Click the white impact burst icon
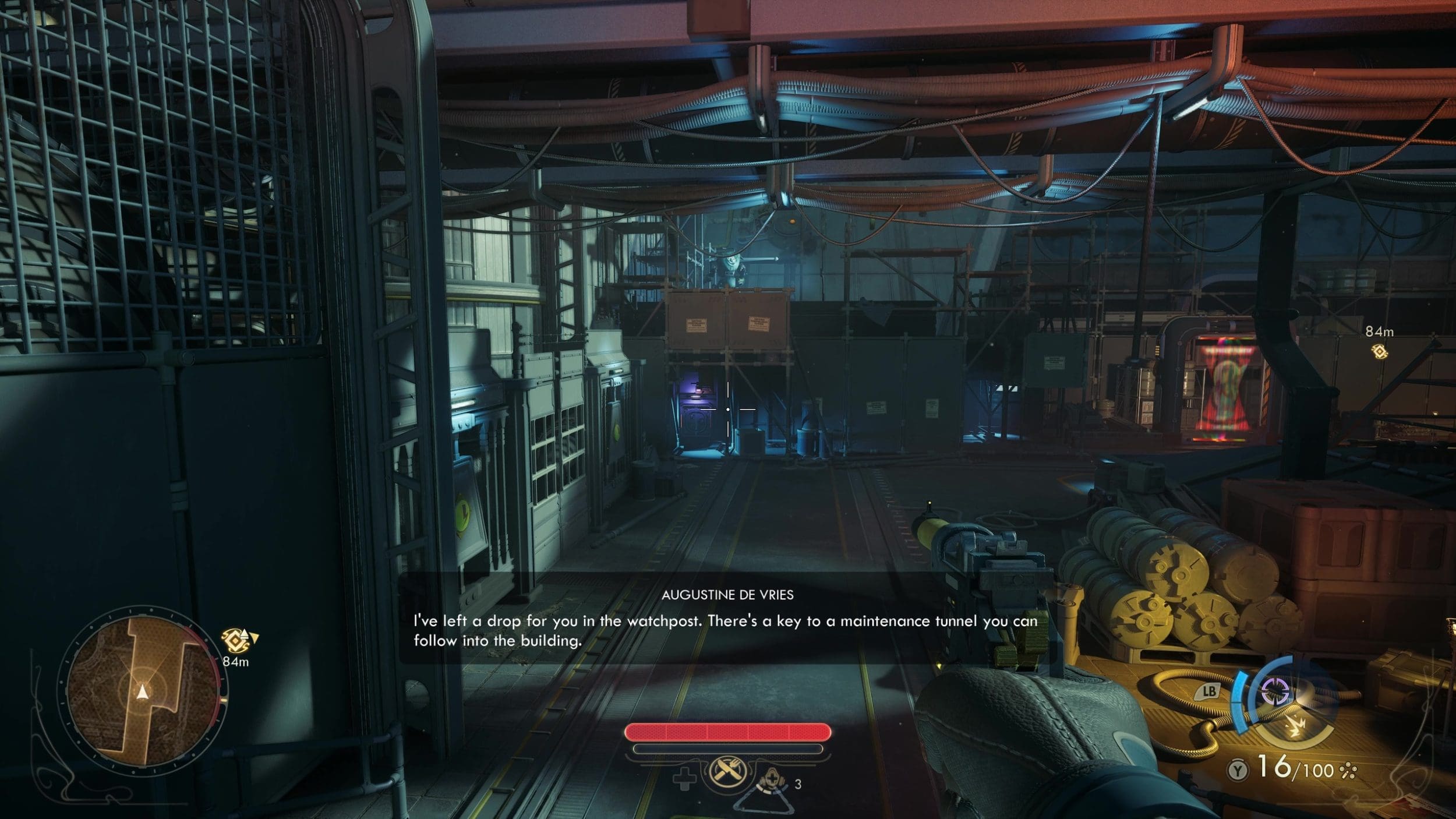1456x819 pixels. (1296, 727)
